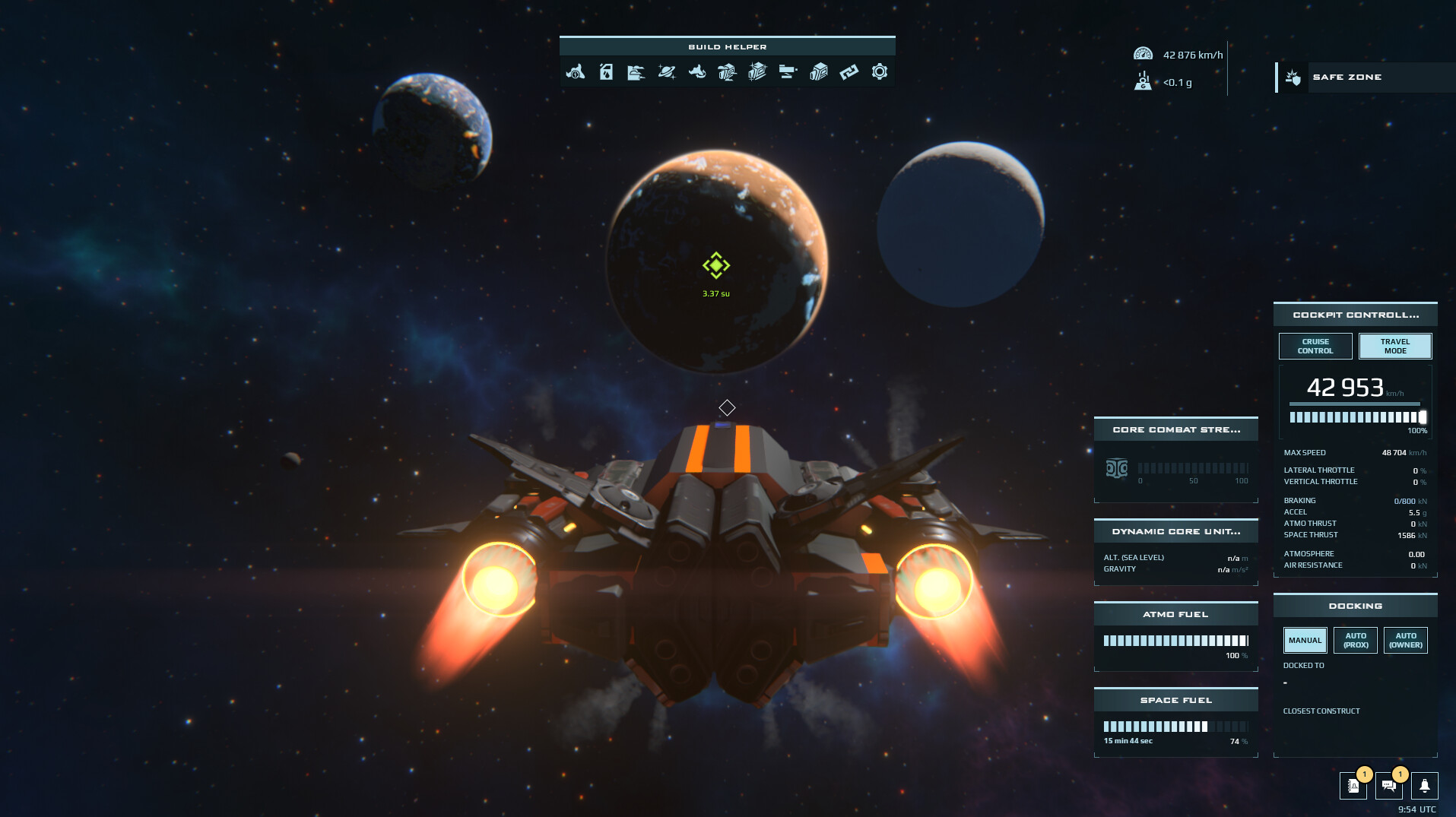Select the link/connection icon in Build Helper
This screenshot has width=1456, height=817.
point(849,72)
